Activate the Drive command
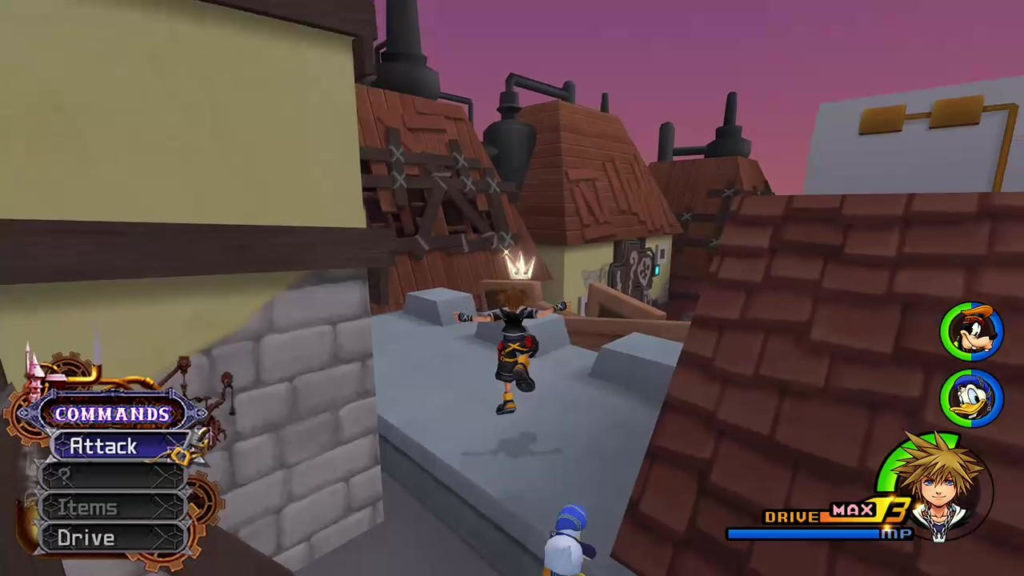 pyautogui.click(x=110, y=538)
